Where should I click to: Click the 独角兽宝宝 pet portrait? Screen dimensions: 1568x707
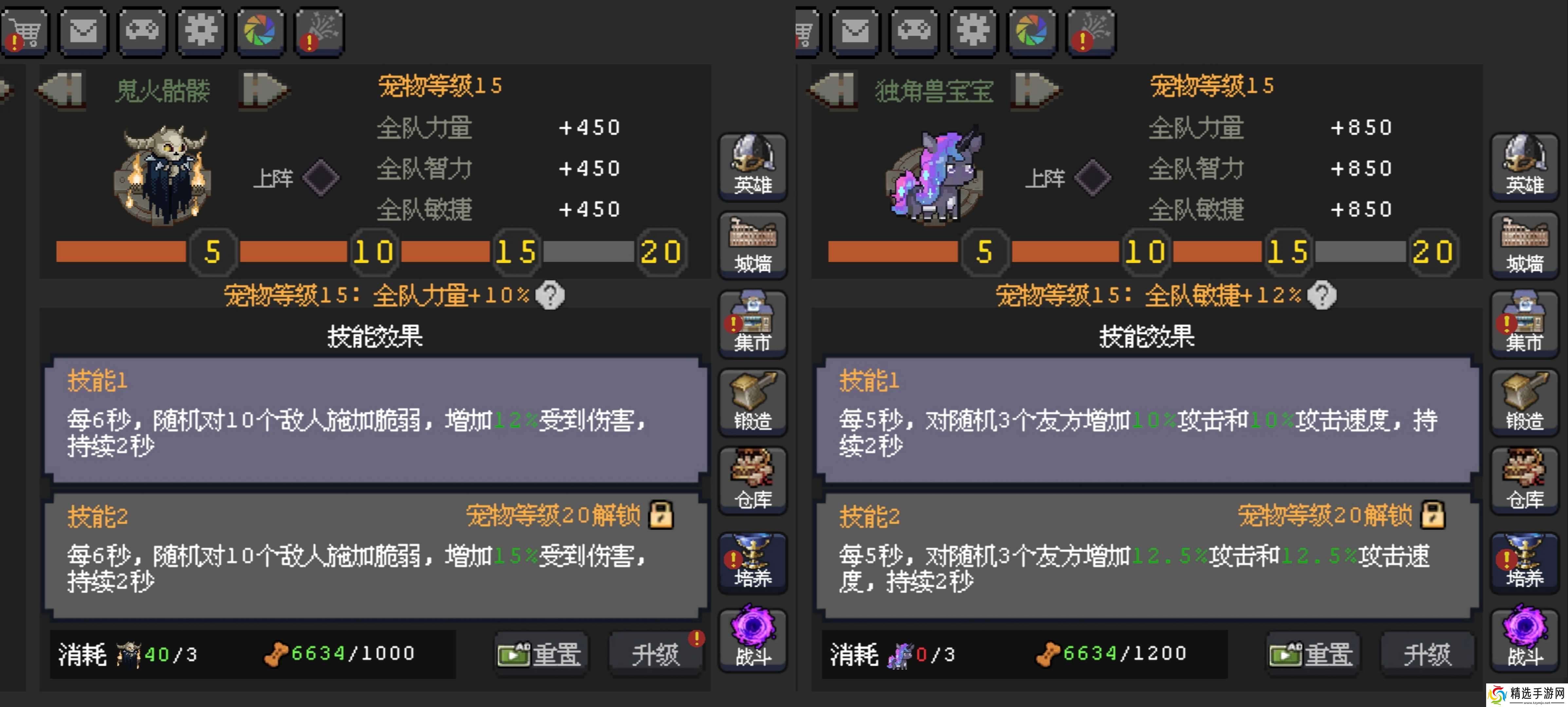935,176
